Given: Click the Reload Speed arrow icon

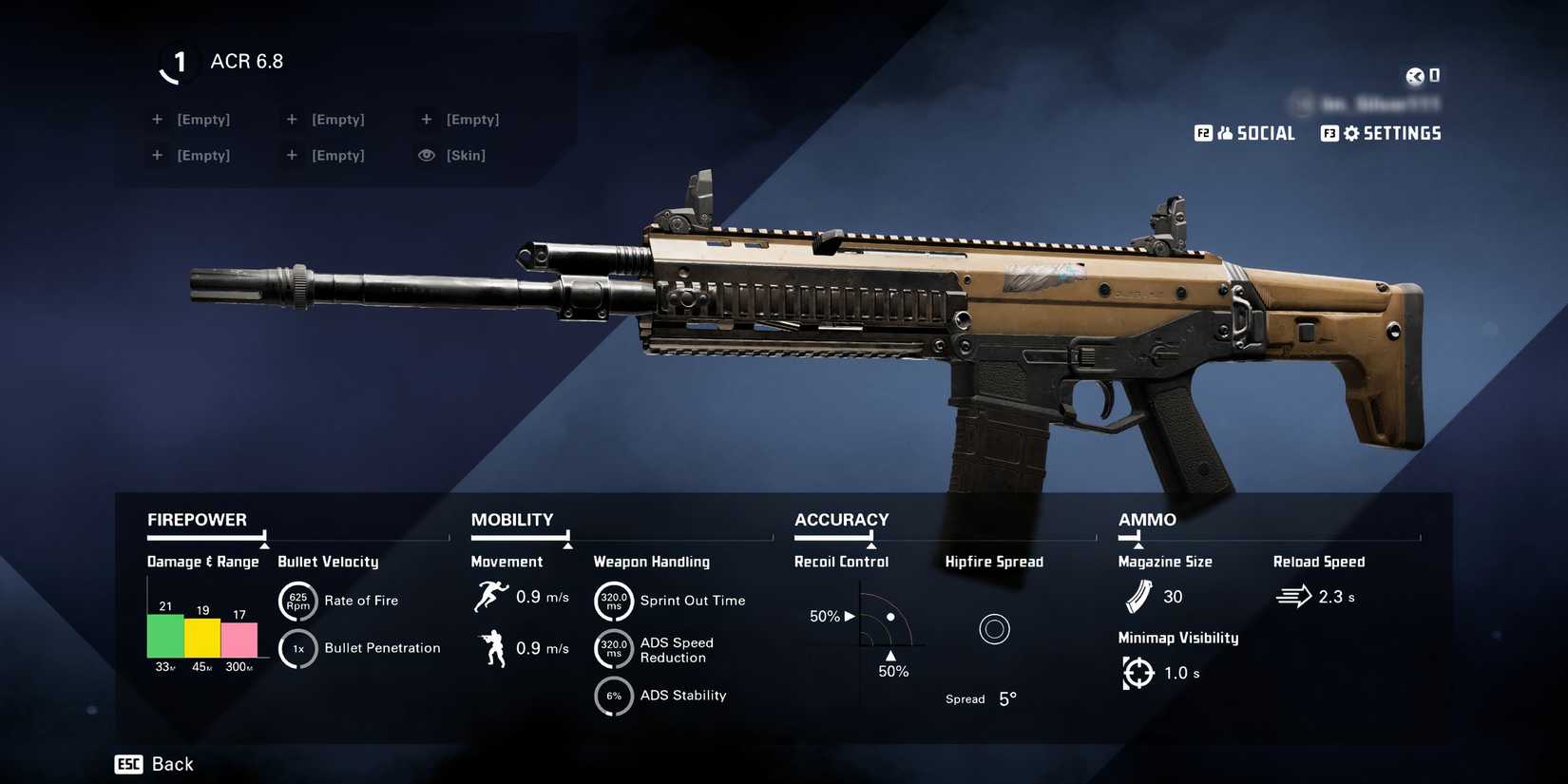Looking at the screenshot, I should [x=1292, y=596].
